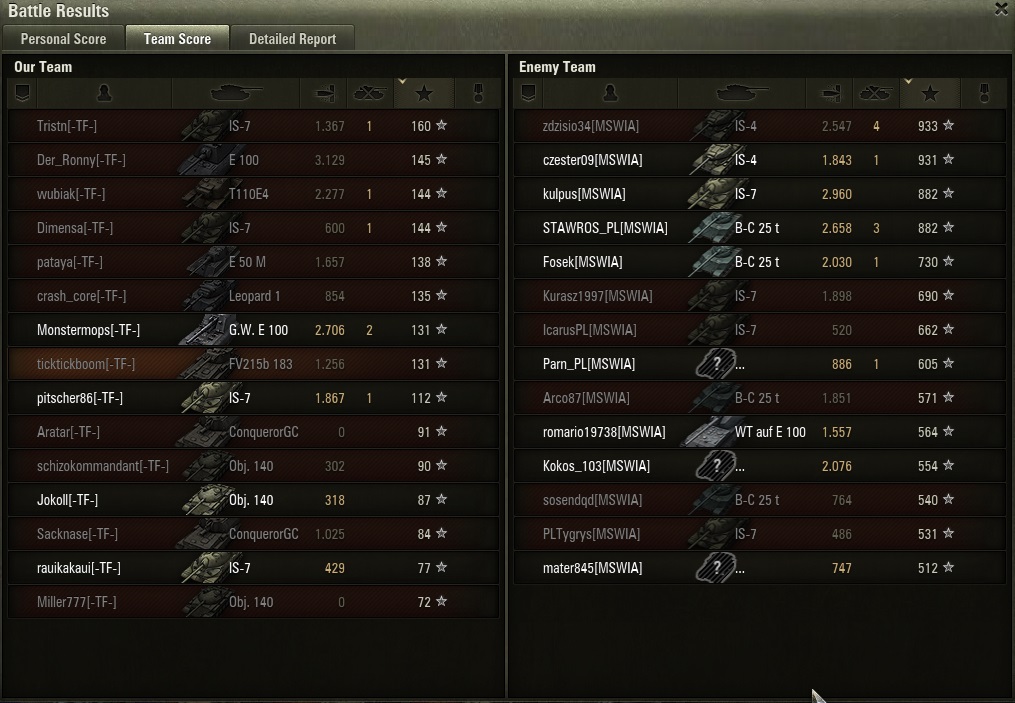Image resolution: width=1015 pixels, height=703 pixels.
Task: Close the Battle Results window
Action: click(1002, 9)
